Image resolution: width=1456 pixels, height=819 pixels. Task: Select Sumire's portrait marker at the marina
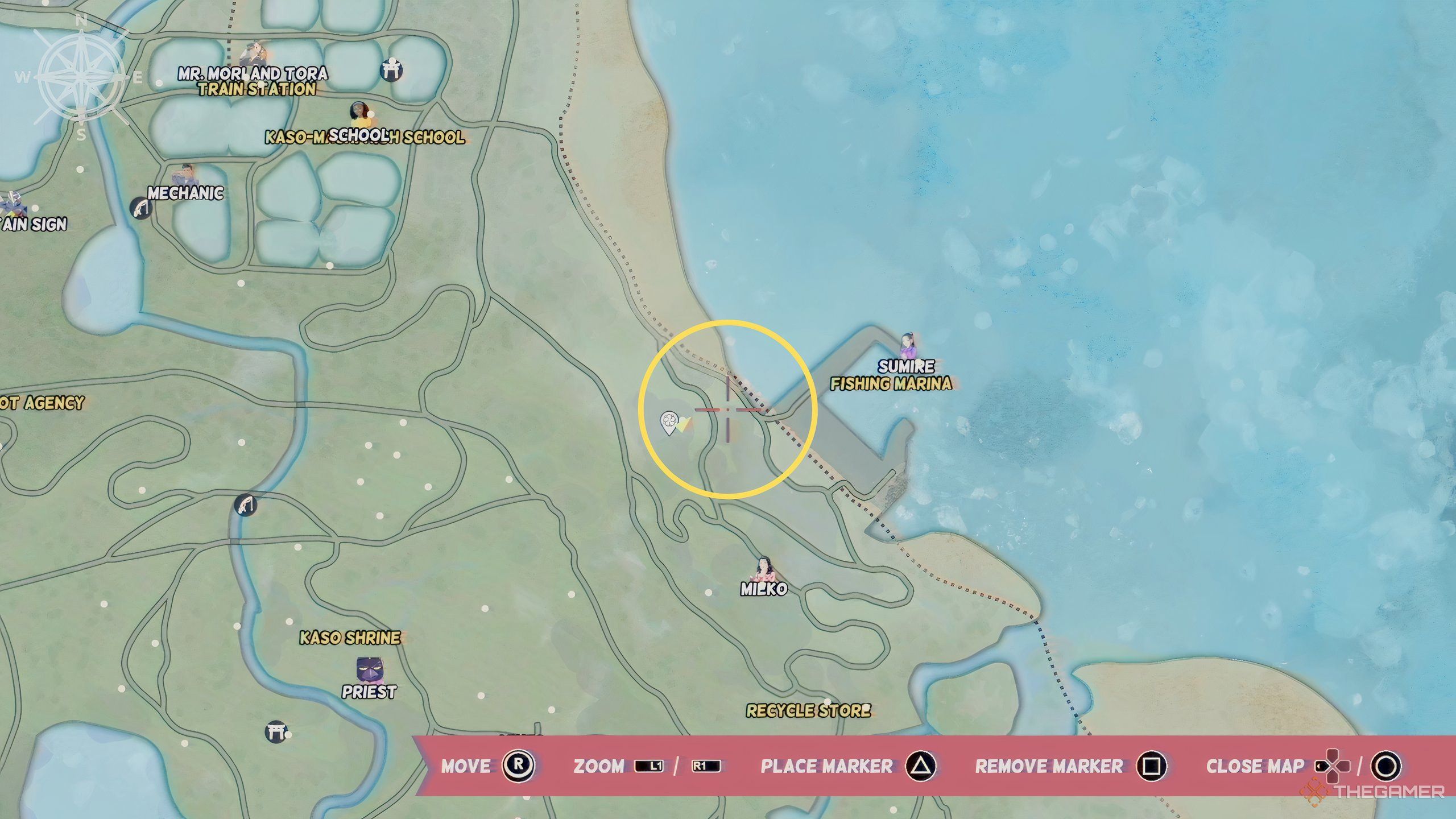coord(907,345)
